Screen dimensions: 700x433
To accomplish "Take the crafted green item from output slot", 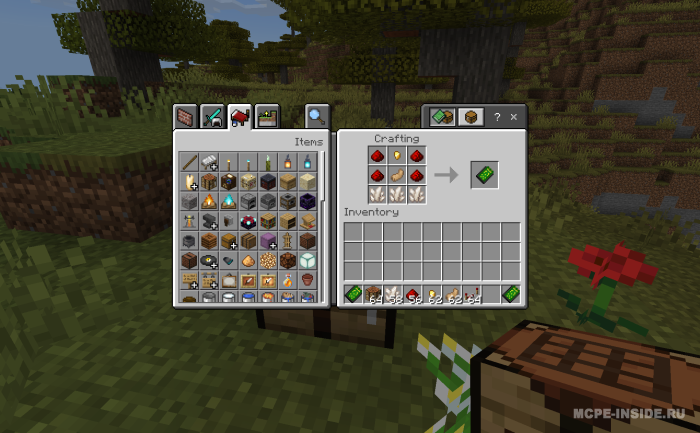I will [x=484, y=175].
